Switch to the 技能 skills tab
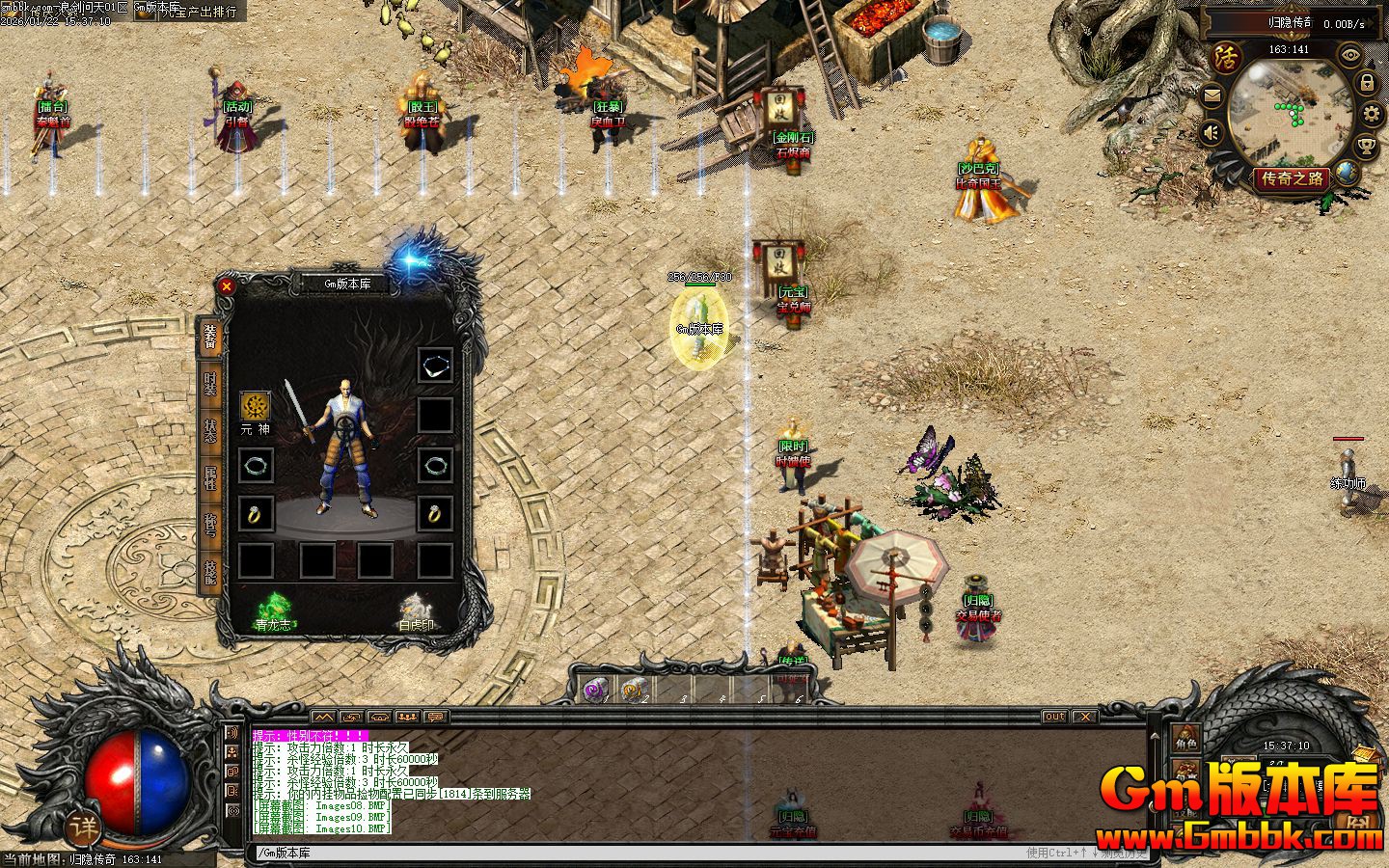Viewport: 1389px width, 868px height. pos(209,572)
